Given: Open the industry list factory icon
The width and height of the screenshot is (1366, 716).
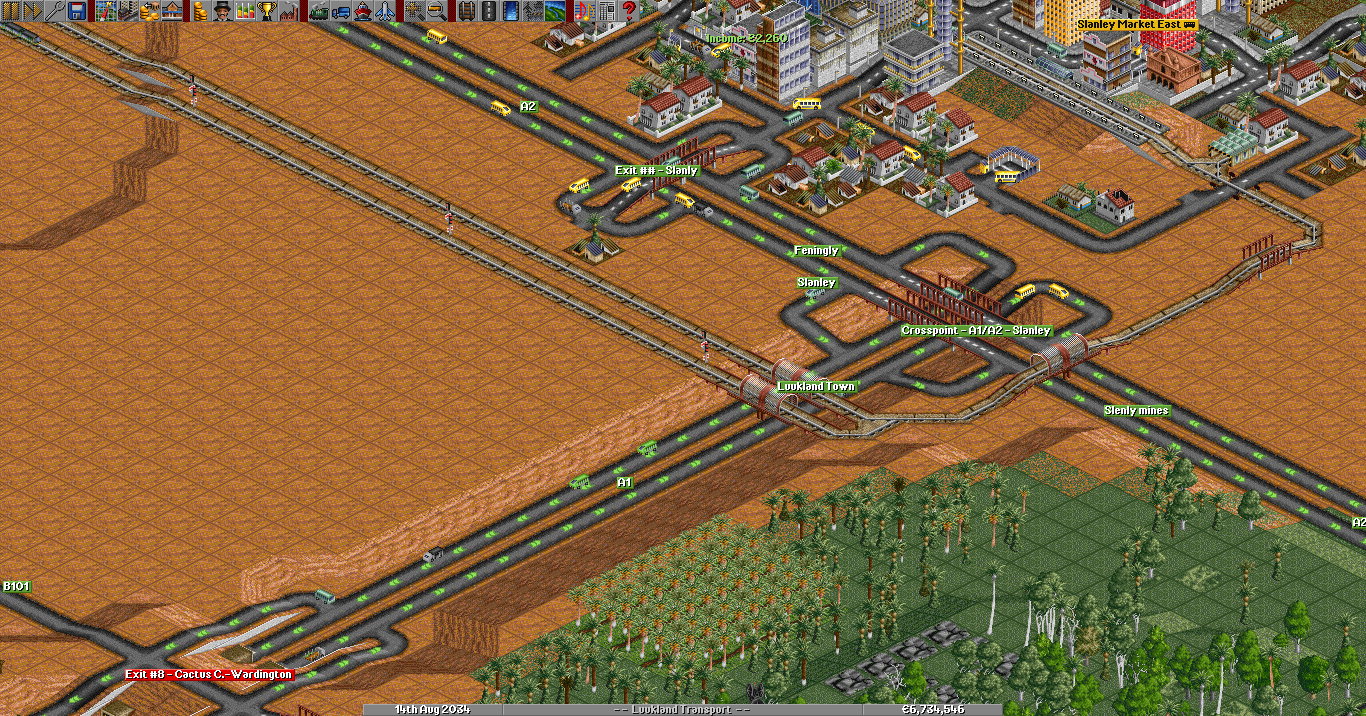Looking at the screenshot, I should click(x=289, y=11).
